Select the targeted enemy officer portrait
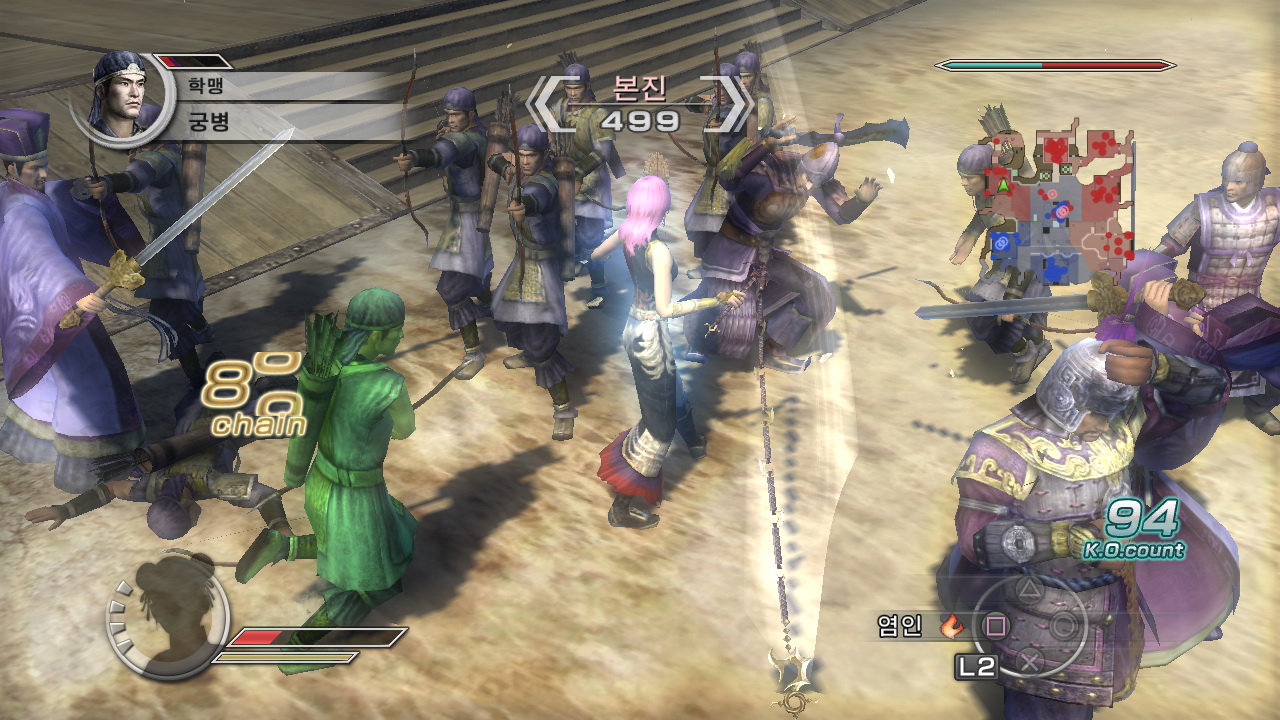 click(120, 96)
